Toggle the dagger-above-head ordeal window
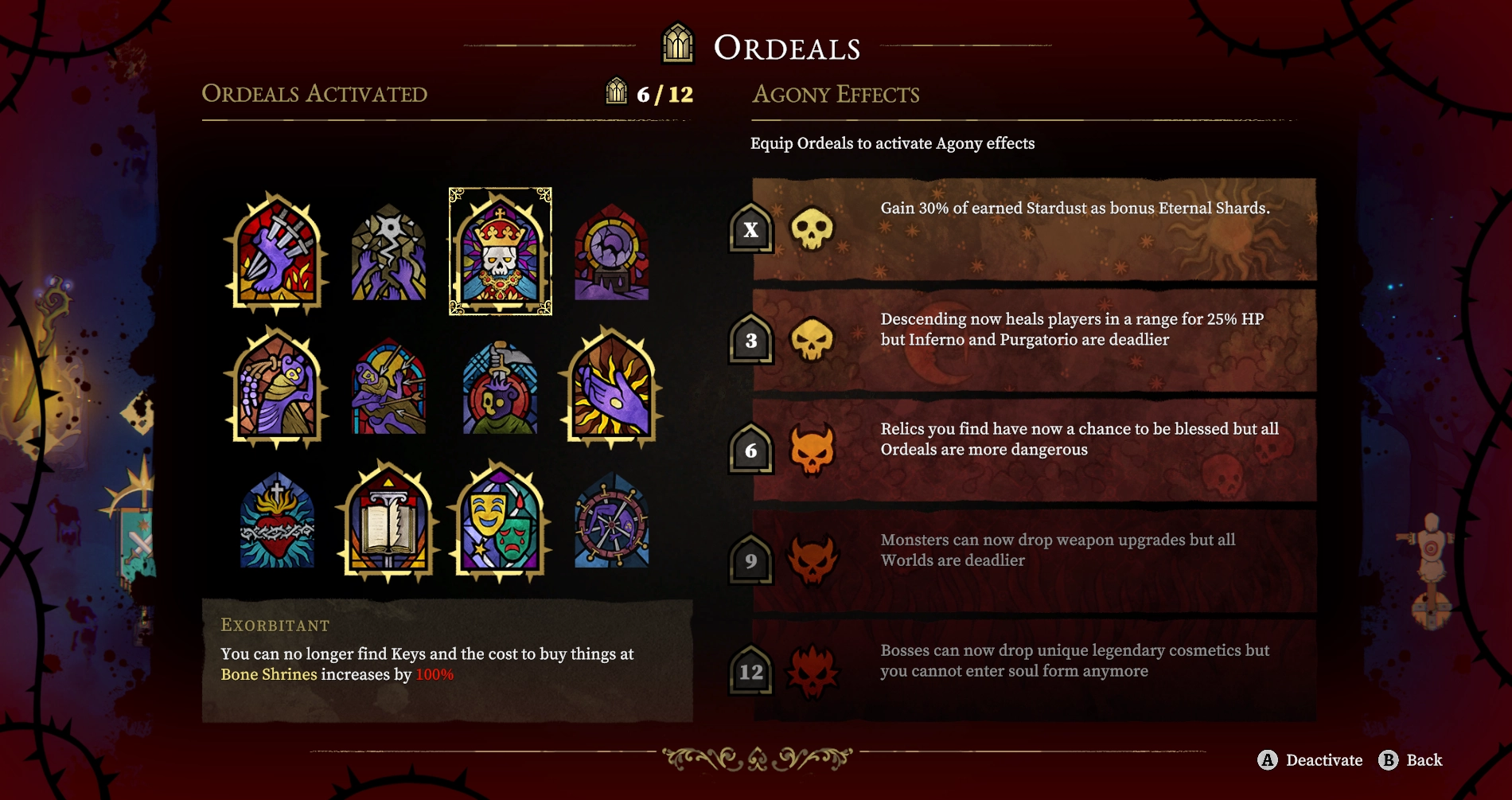The height and width of the screenshot is (800, 1512). click(499, 390)
